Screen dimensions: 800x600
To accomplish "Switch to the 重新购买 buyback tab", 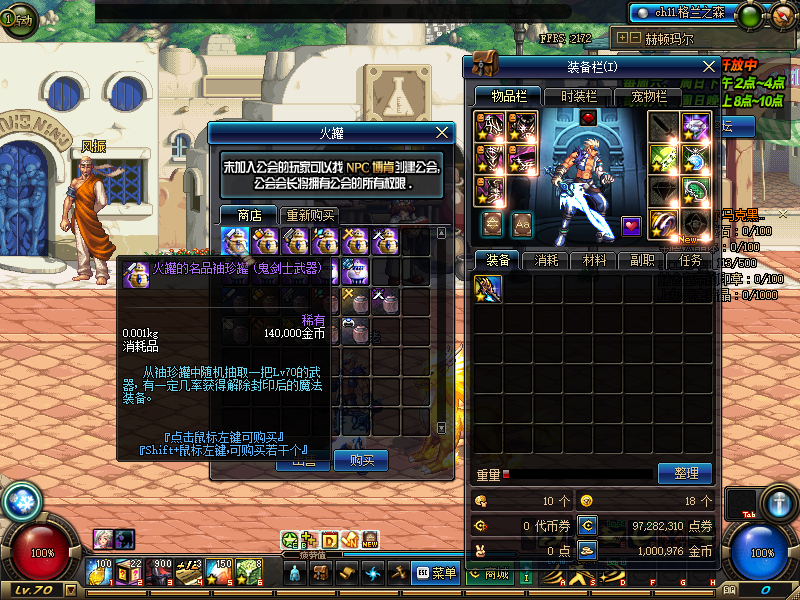I will (x=310, y=214).
